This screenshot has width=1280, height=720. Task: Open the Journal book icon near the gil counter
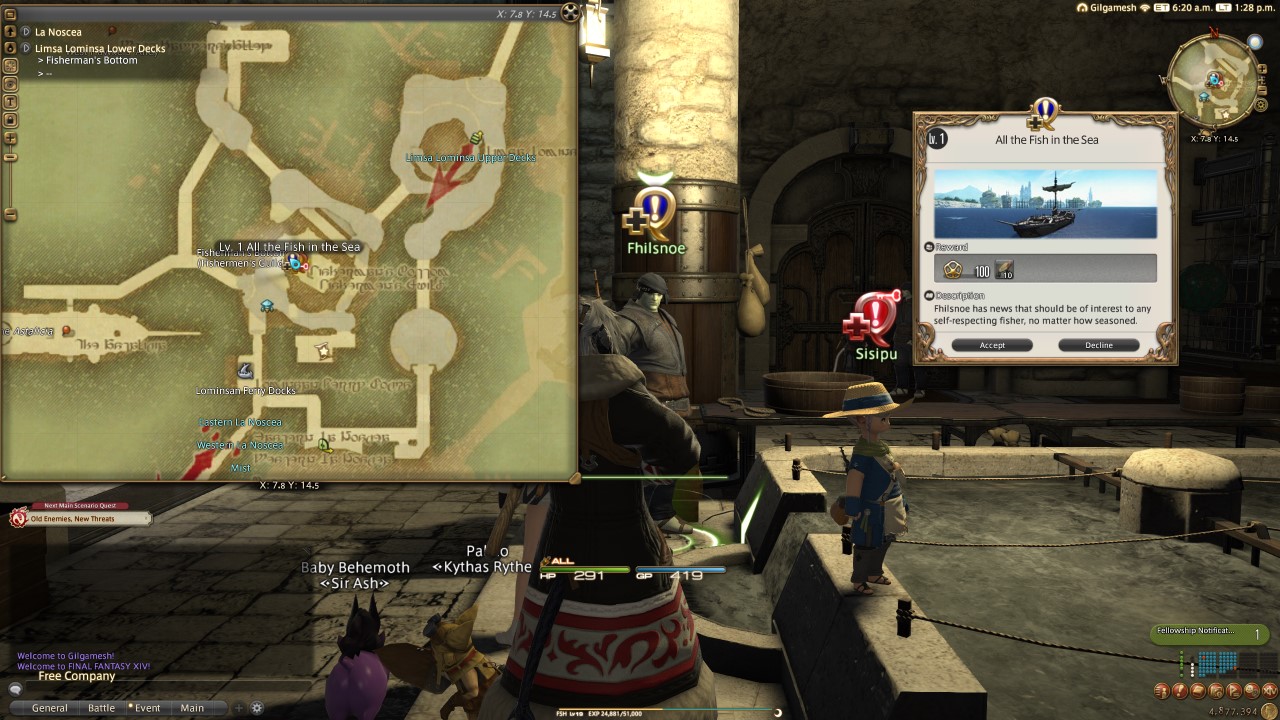tap(1199, 690)
